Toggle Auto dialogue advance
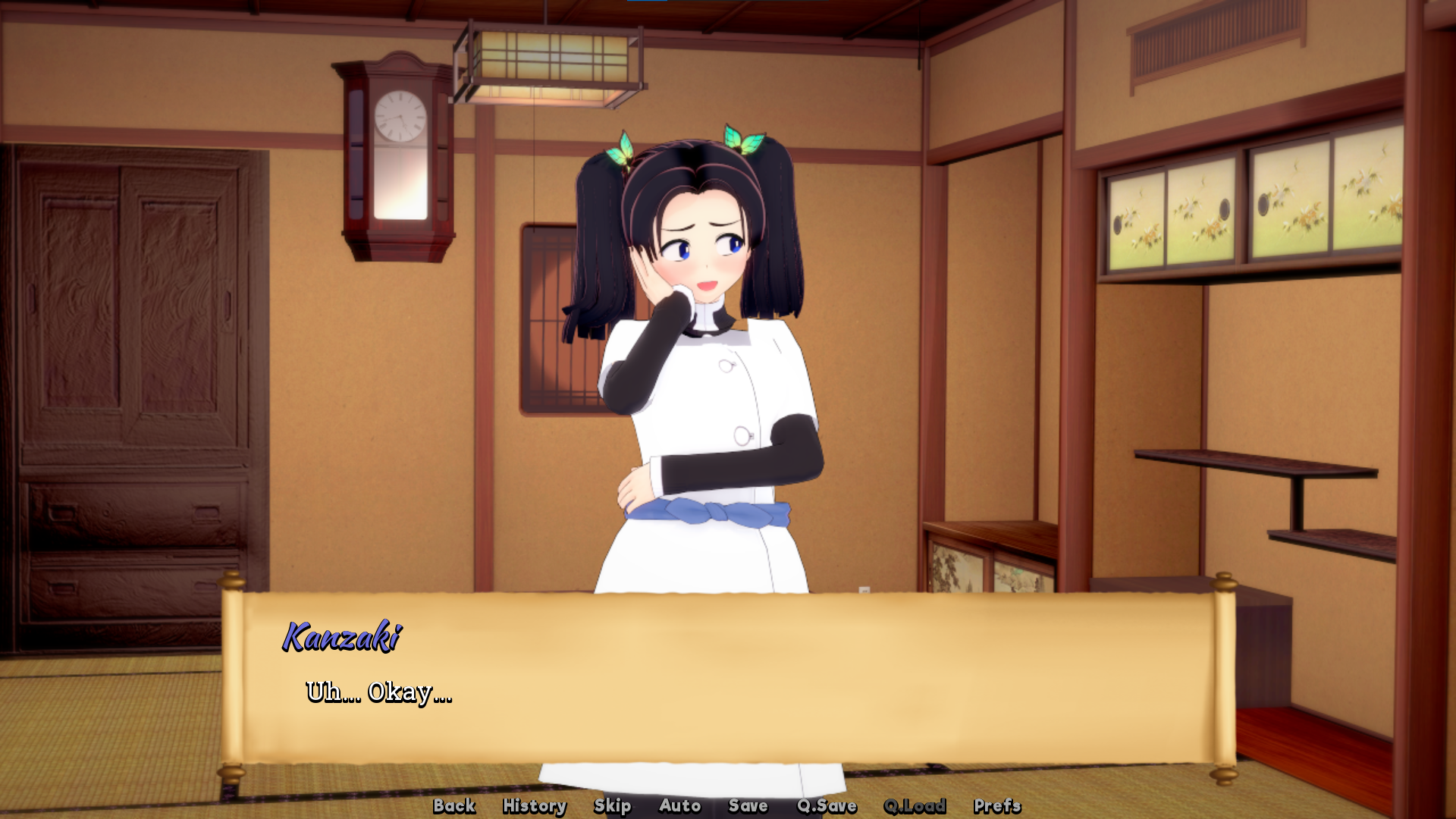Screen dimensions: 1456x819 (x=679, y=805)
